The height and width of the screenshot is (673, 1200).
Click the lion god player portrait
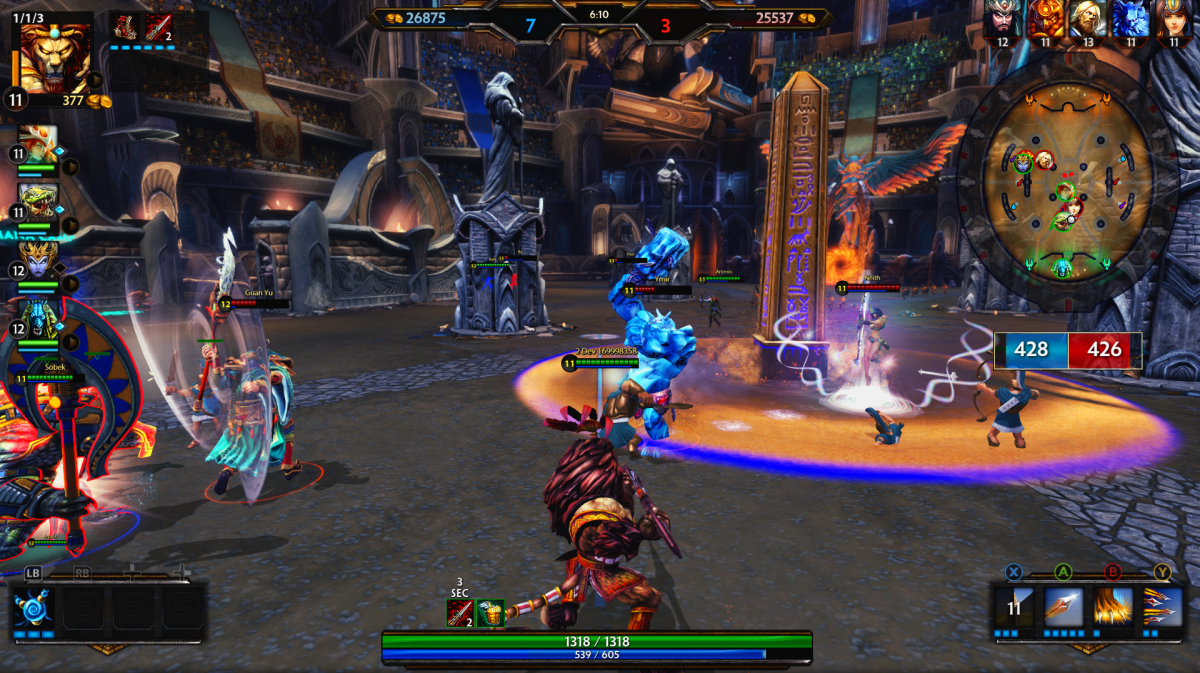coord(55,57)
